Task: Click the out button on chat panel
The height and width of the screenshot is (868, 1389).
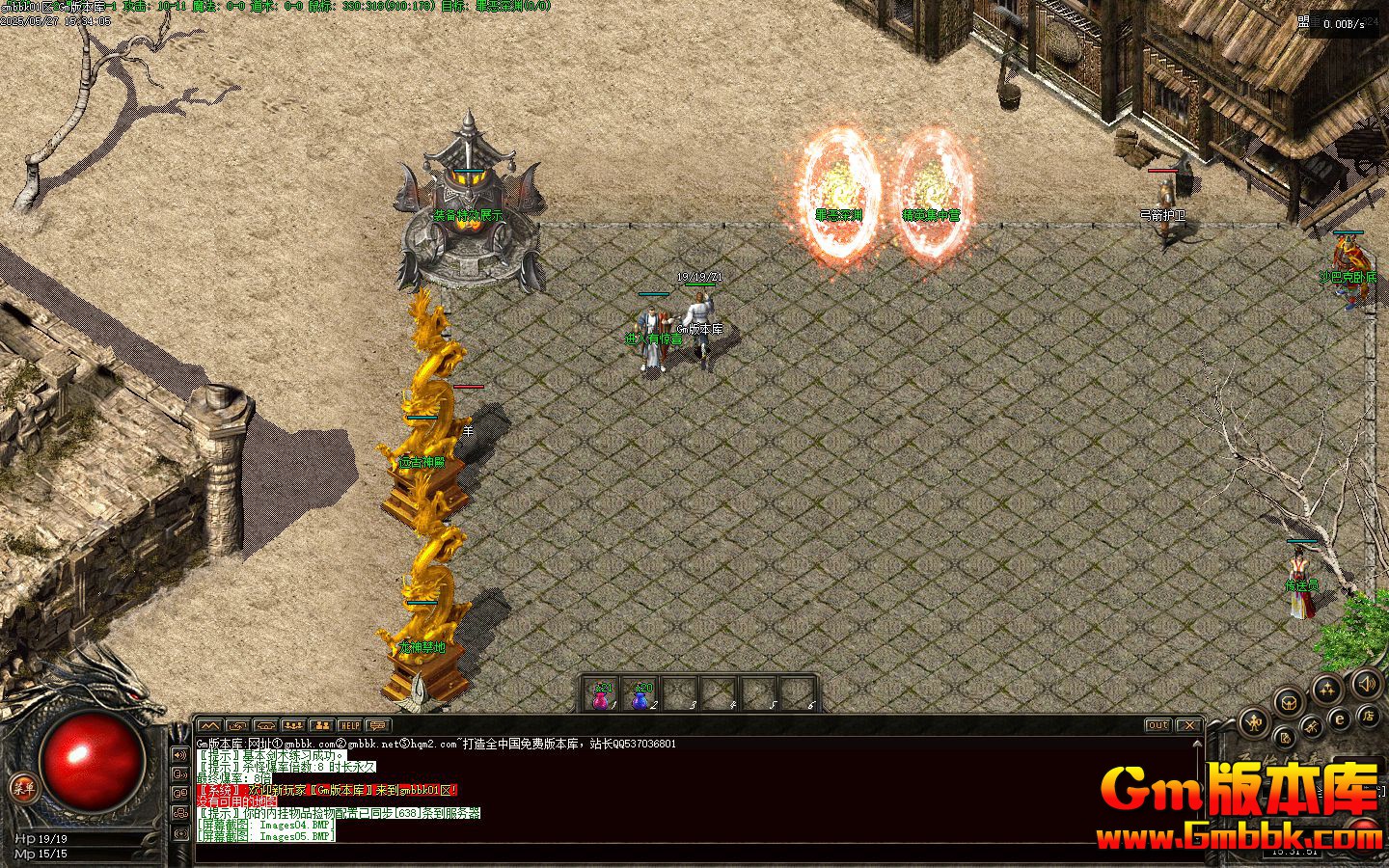Action: pos(1157,725)
